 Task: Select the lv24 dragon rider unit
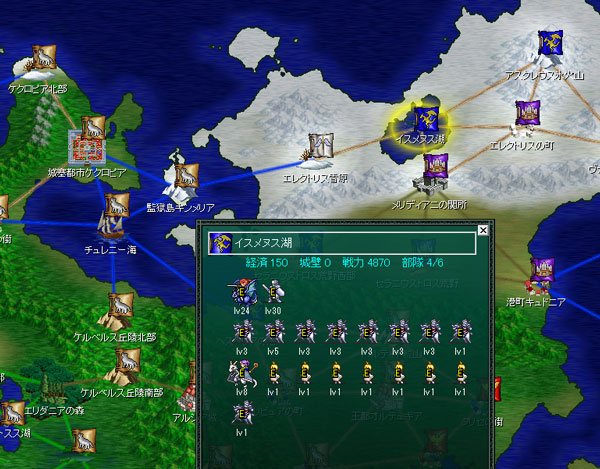pos(240,293)
